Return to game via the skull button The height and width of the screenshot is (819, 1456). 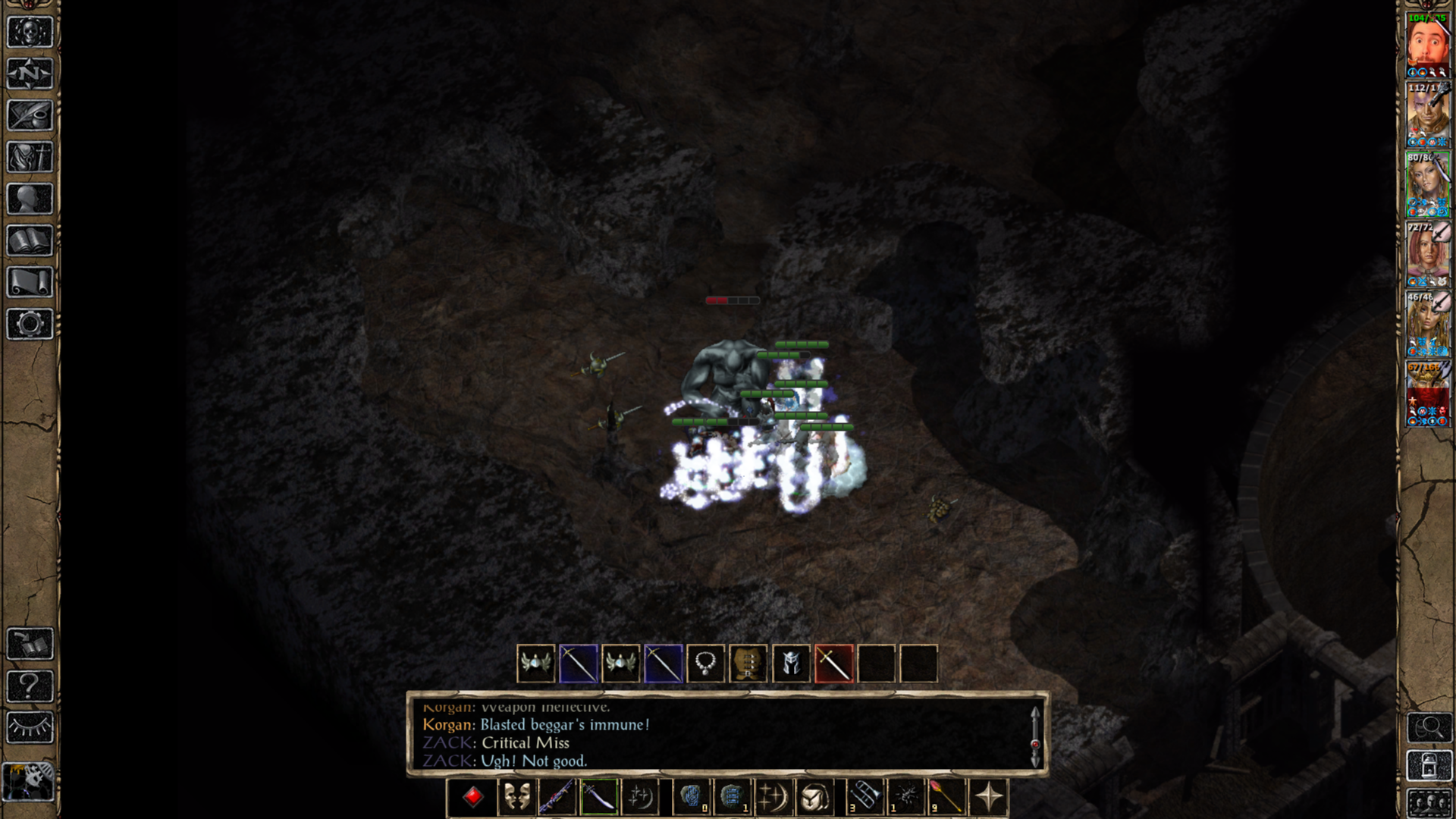30,32
